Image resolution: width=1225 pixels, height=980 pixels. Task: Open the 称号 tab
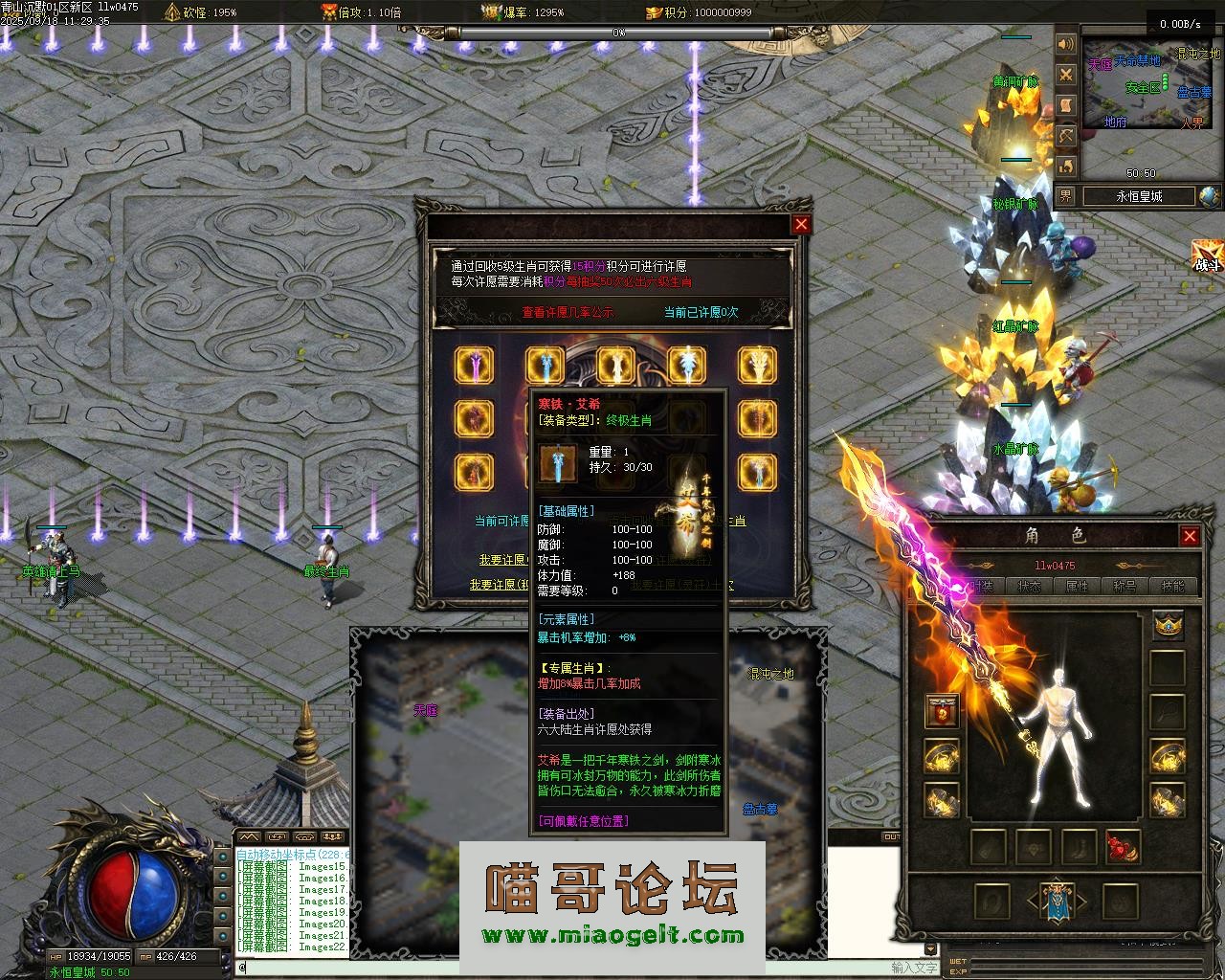[x=1125, y=586]
